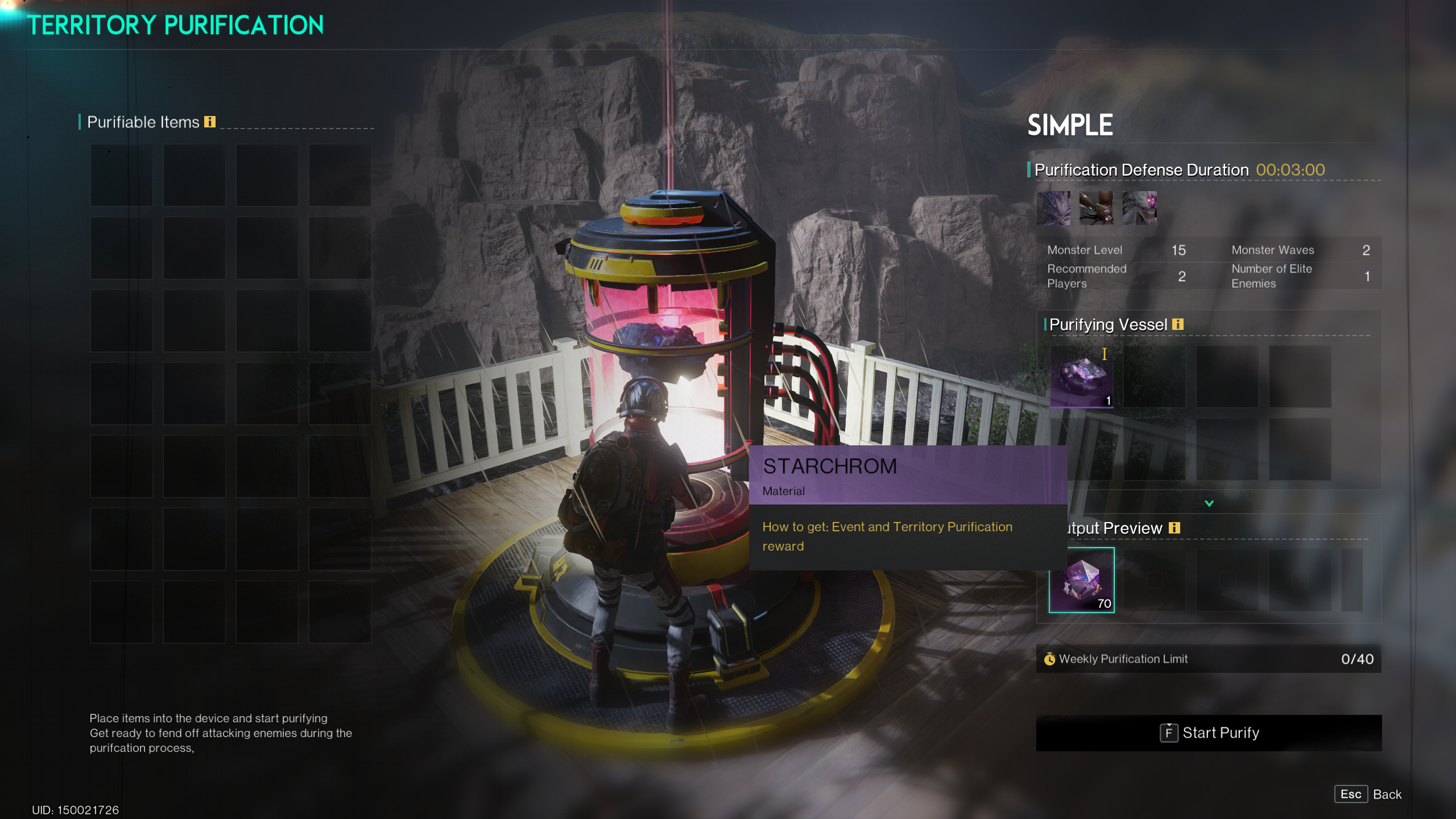View the second enemy type thumbnail

[1096, 208]
